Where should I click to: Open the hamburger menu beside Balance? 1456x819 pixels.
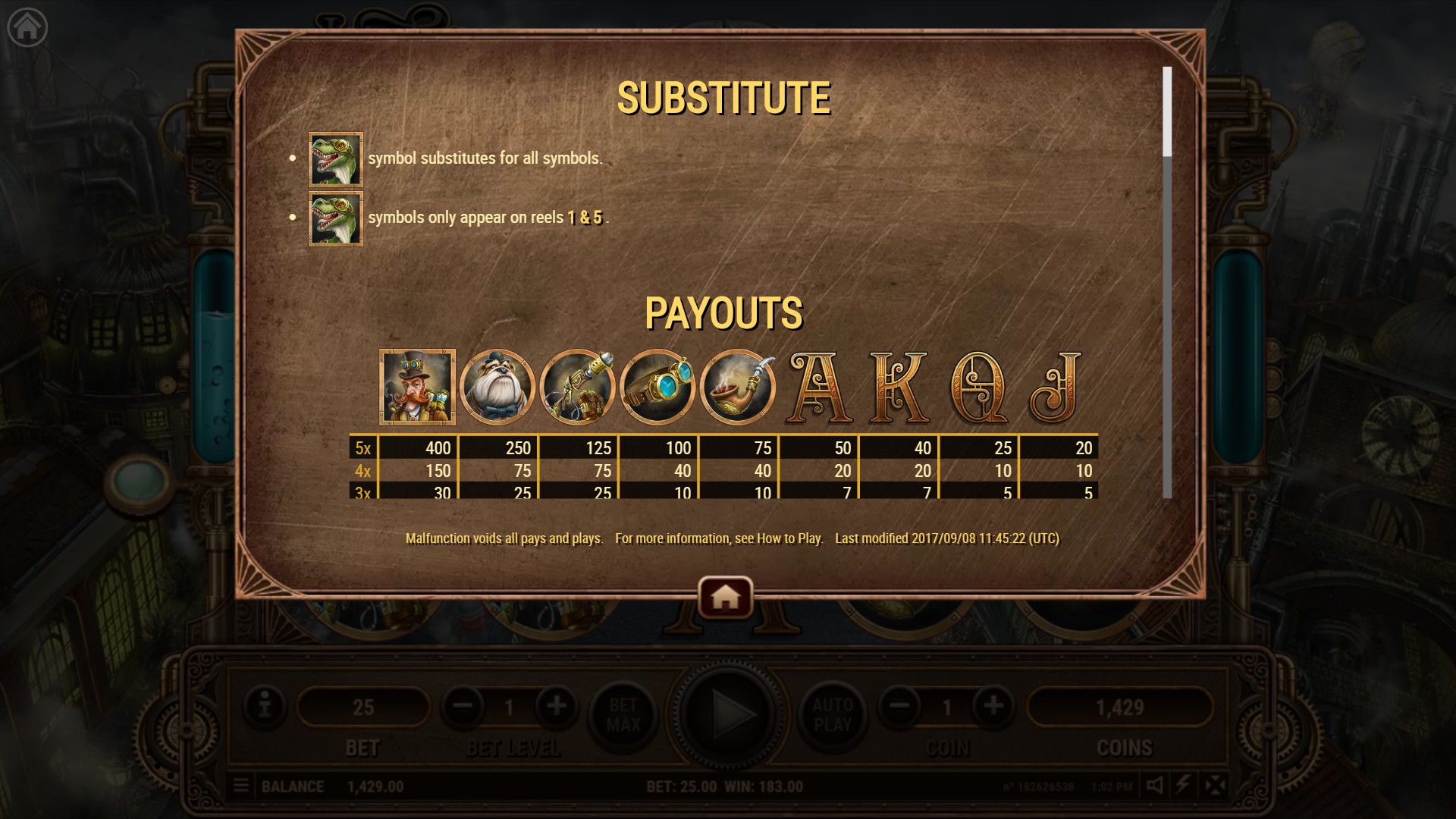click(x=241, y=786)
